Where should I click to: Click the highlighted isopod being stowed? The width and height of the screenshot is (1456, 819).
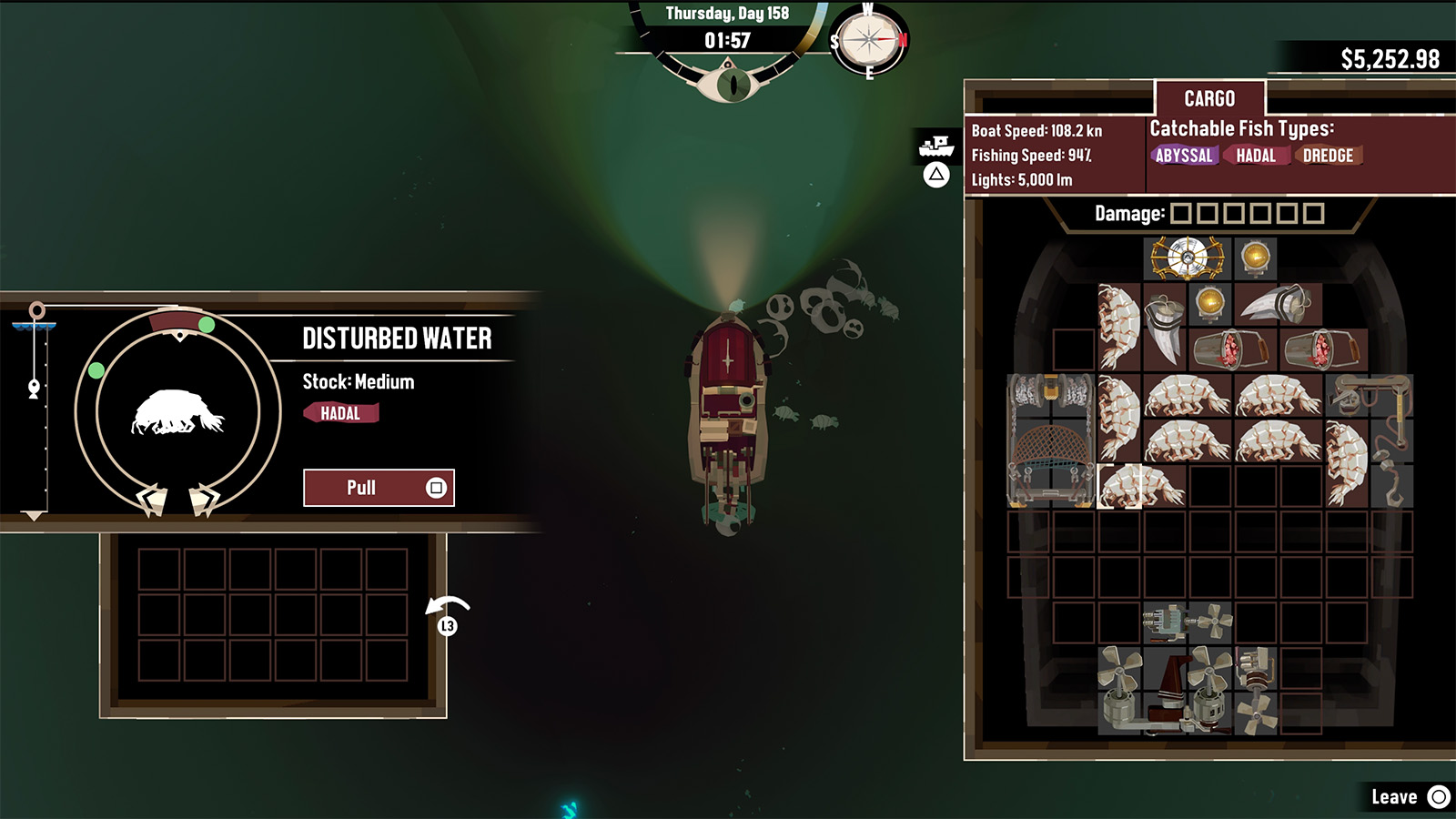(x=1121, y=487)
